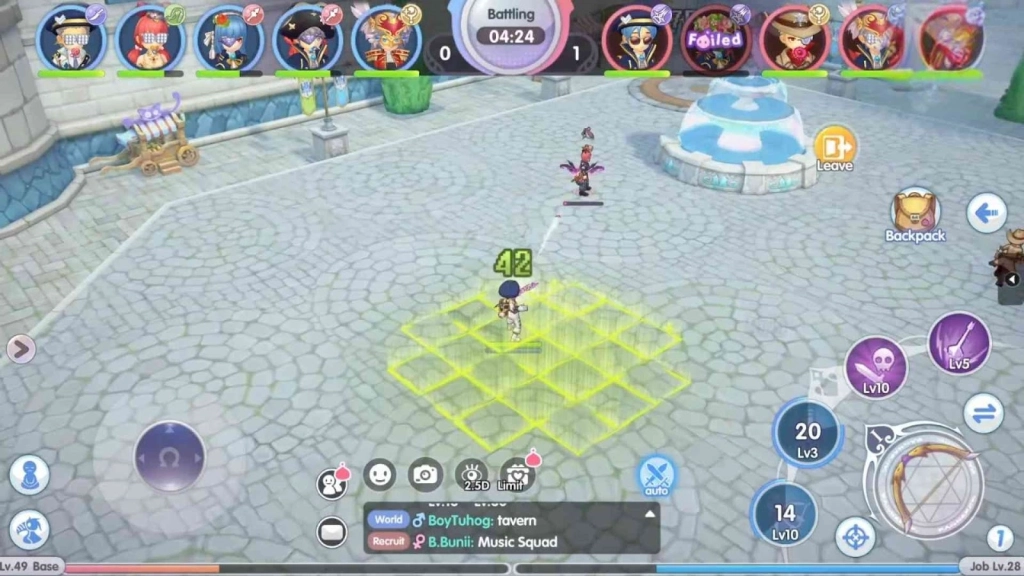Open the camera screenshot mode
1024x576 pixels.
coord(426,474)
